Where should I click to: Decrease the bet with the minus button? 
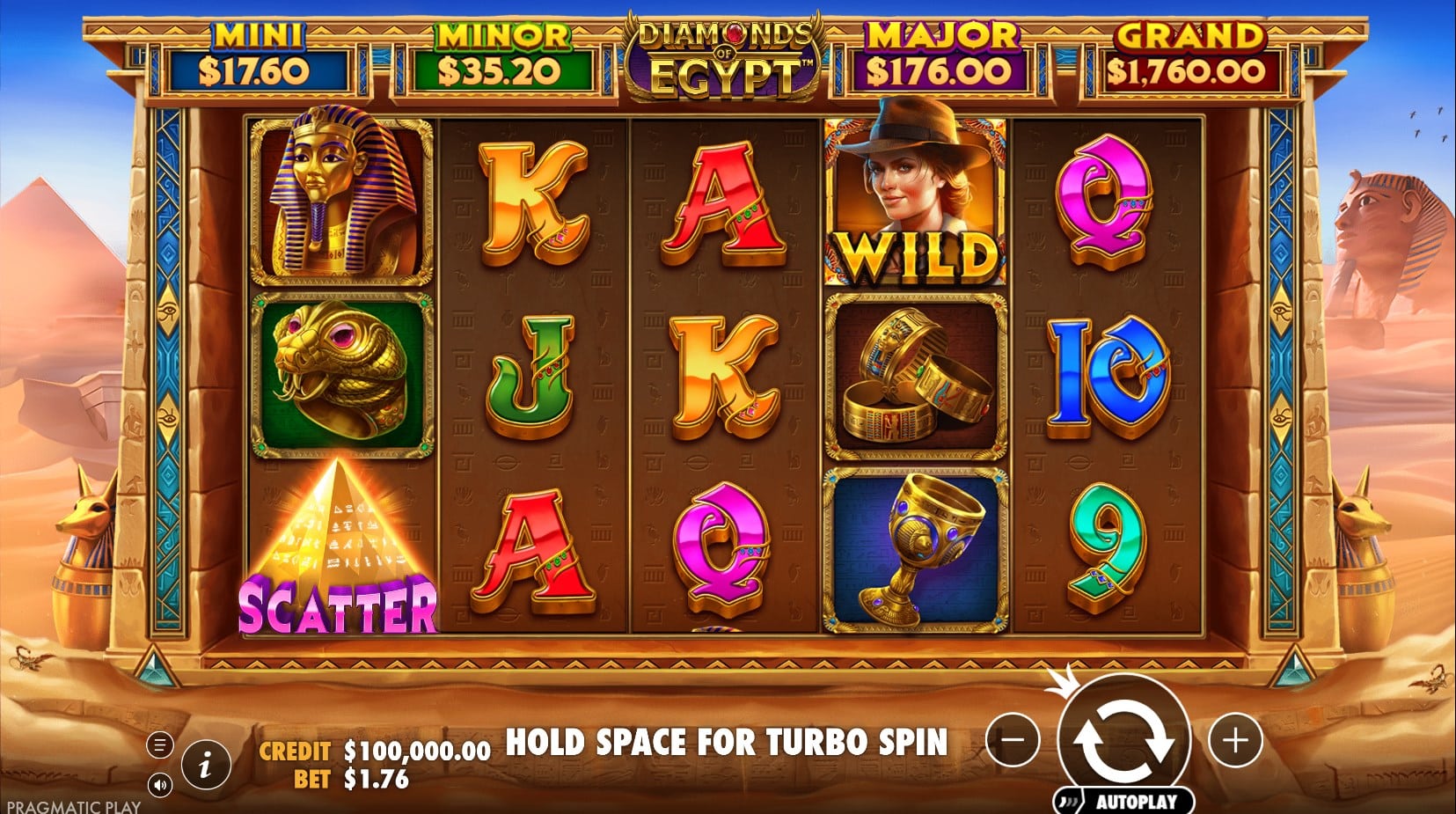coord(1013,740)
